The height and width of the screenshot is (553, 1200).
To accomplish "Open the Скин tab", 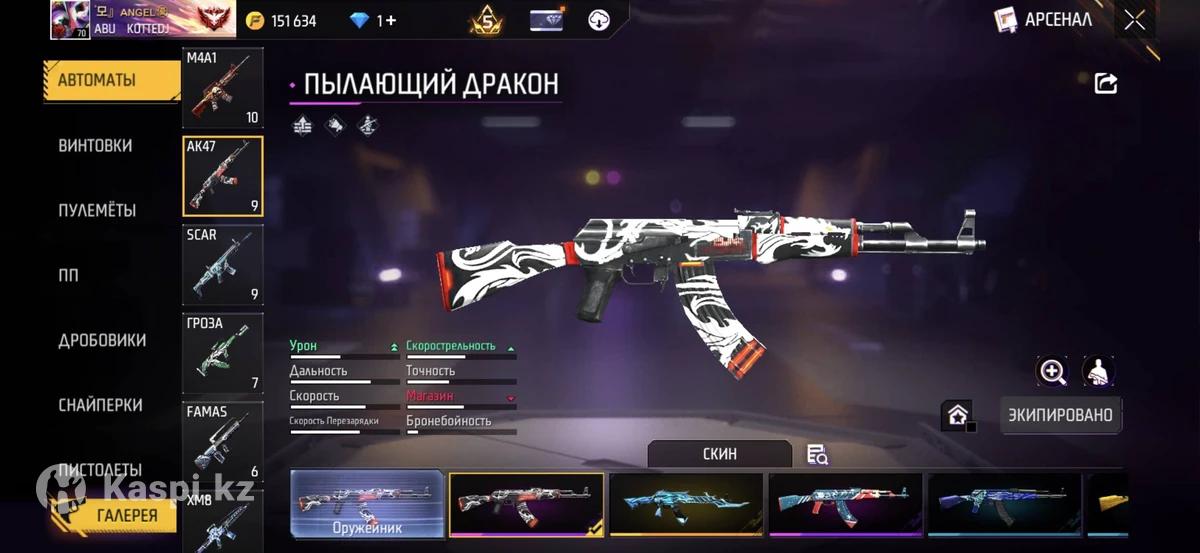I will point(719,454).
